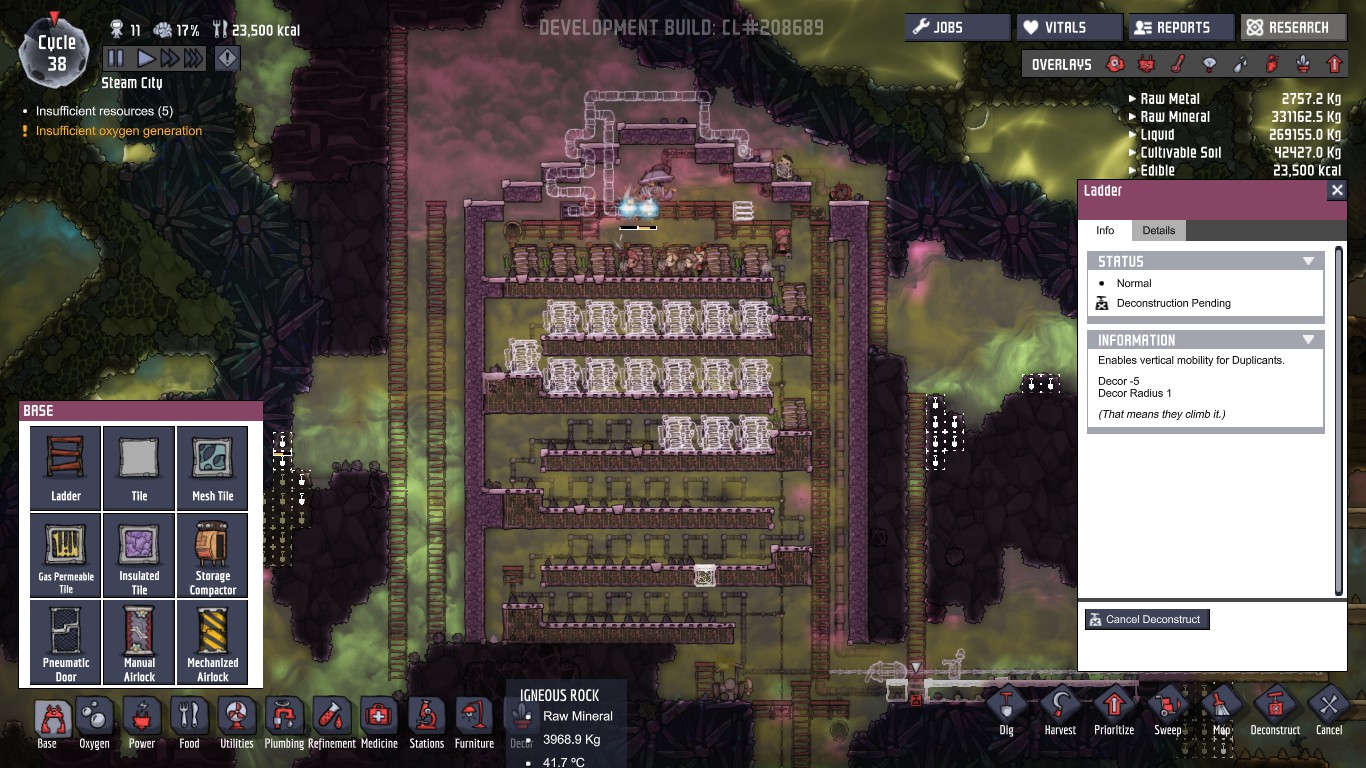Image resolution: width=1366 pixels, height=768 pixels.
Task: Open the Jobs panel
Action: (x=957, y=28)
